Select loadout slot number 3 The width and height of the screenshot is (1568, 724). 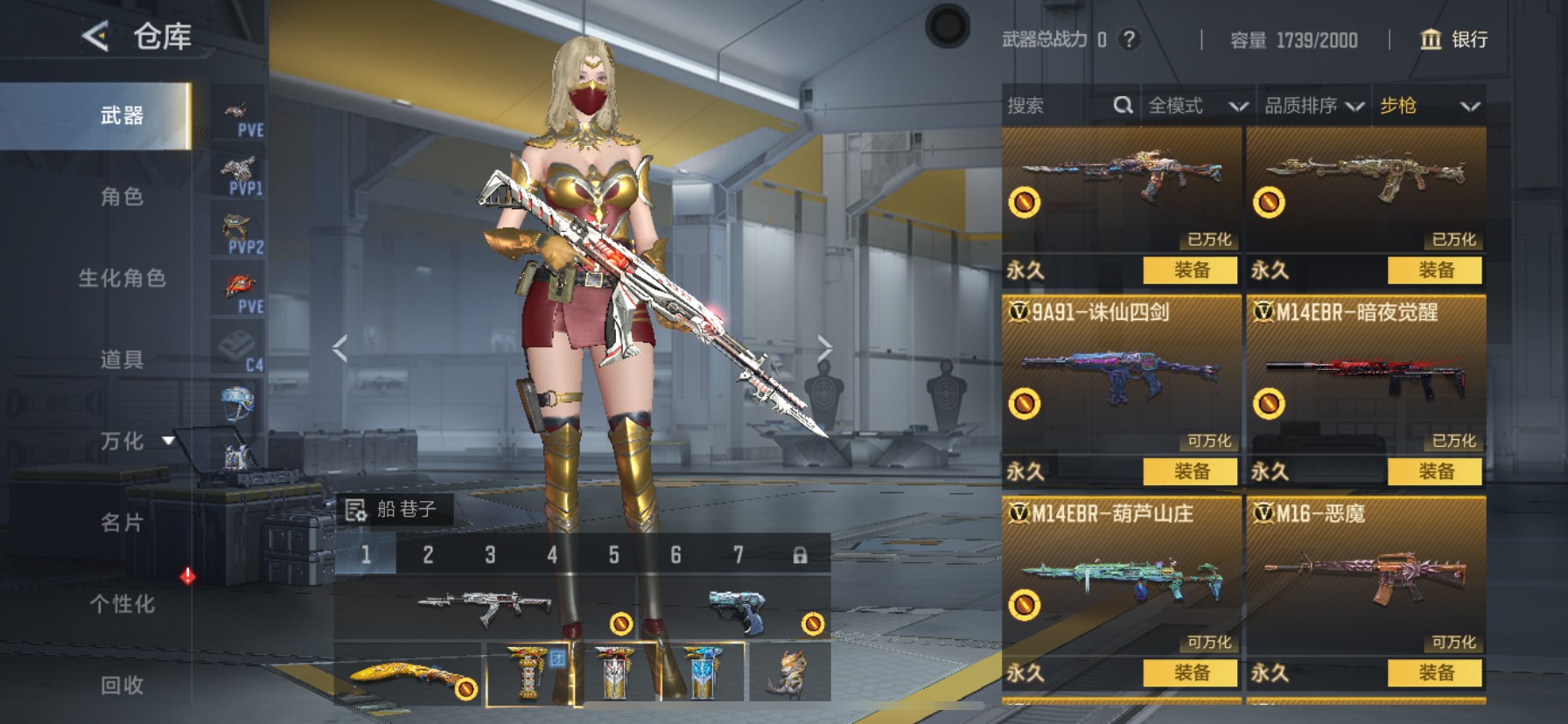coord(490,555)
